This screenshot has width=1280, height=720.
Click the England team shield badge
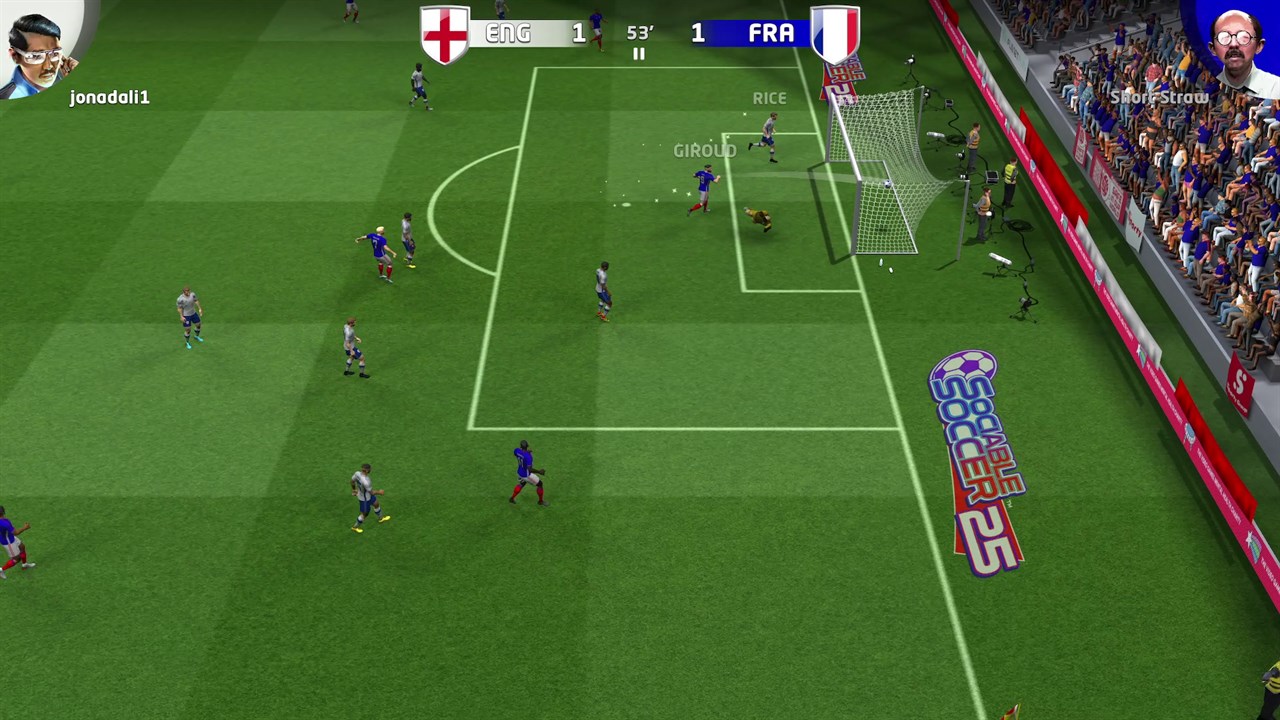click(x=445, y=34)
